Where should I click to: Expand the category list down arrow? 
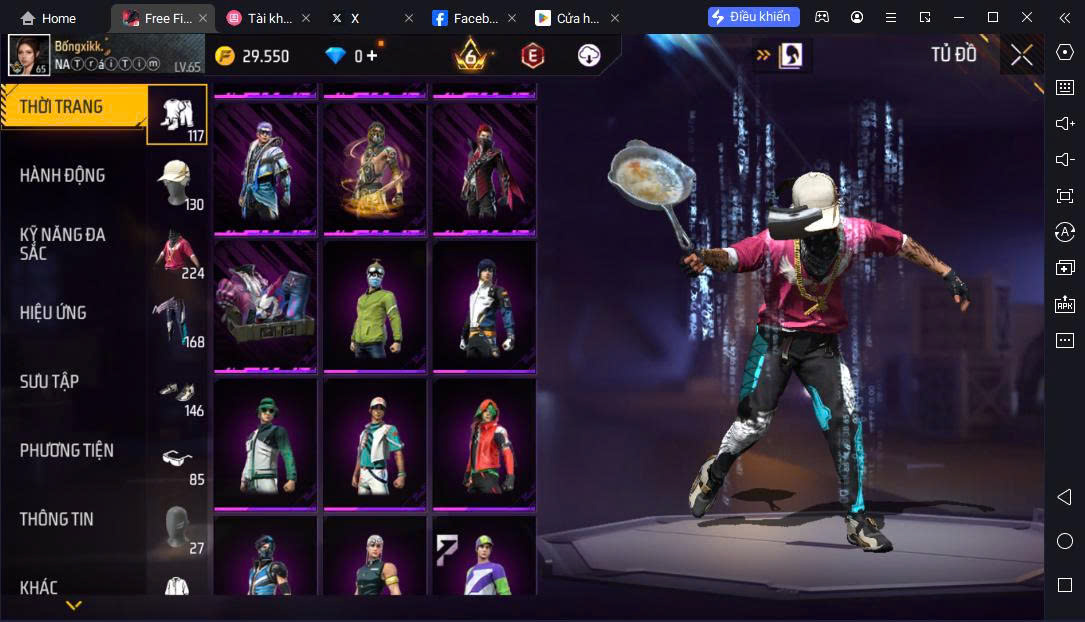pyautogui.click(x=74, y=605)
